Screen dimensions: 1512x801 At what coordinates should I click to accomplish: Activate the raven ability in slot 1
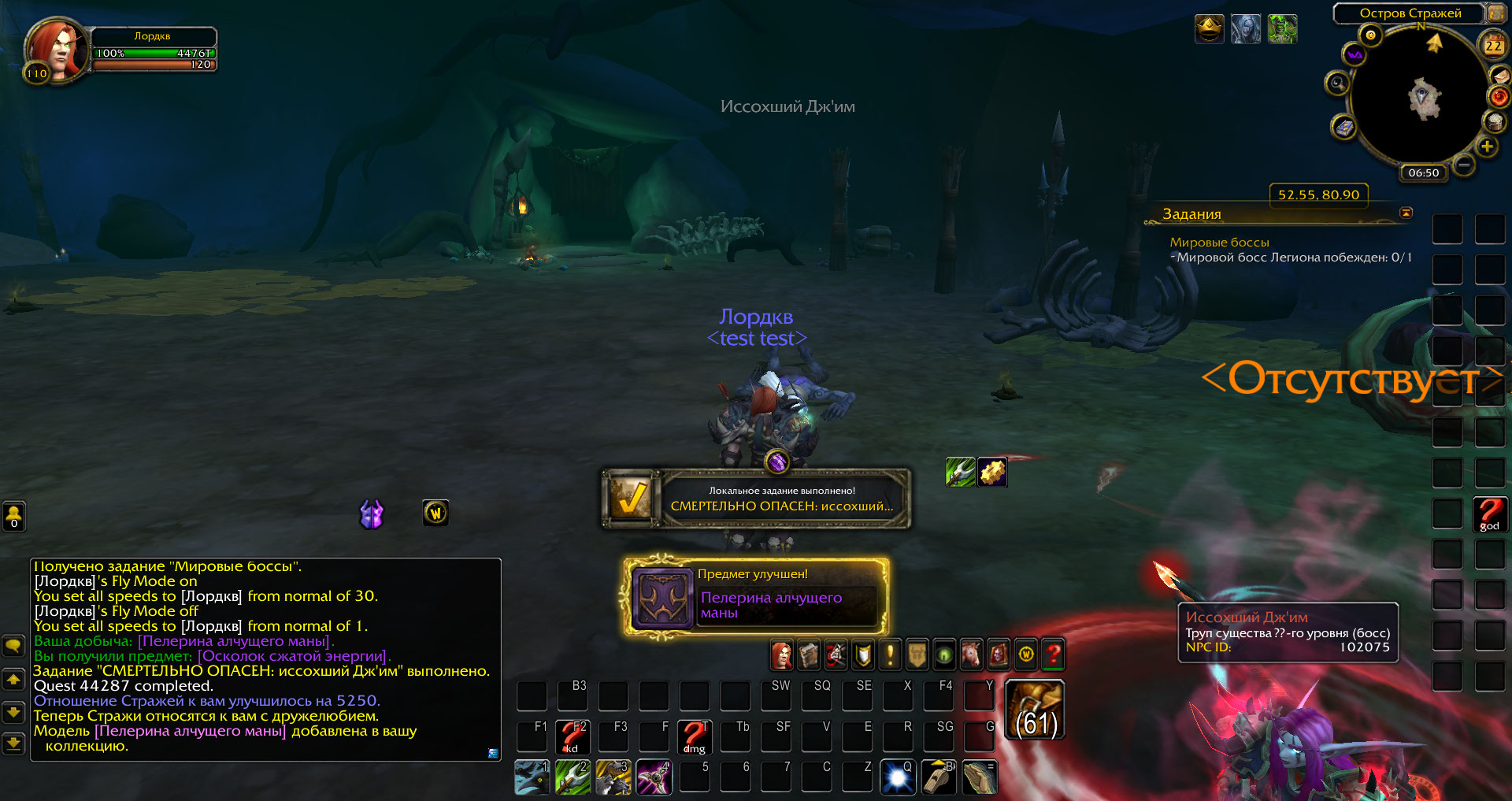(532, 778)
